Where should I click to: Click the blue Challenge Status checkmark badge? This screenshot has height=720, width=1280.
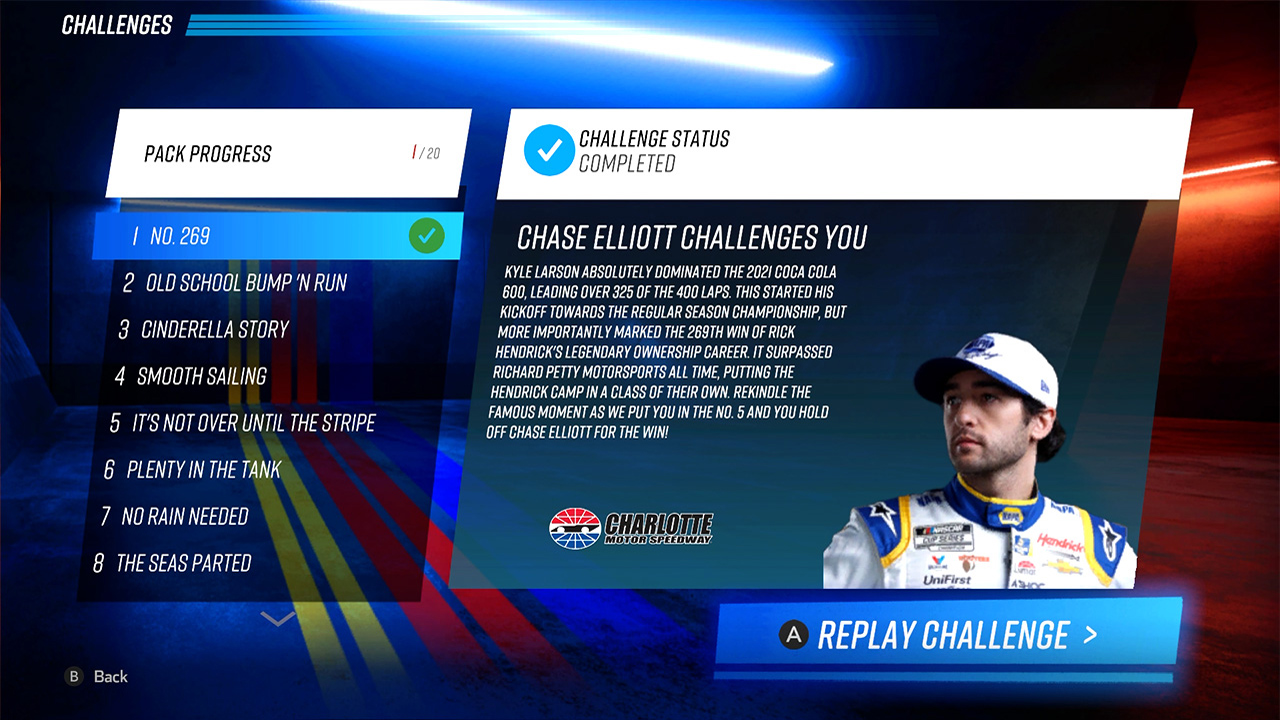pyautogui.click(x=550, y=151)
